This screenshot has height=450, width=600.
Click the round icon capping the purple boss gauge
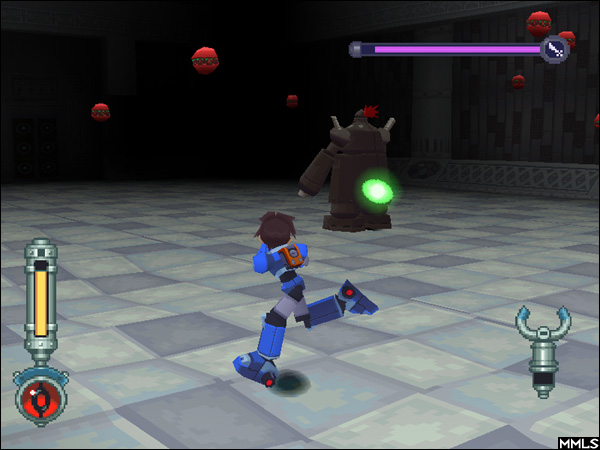pos(554,48)
